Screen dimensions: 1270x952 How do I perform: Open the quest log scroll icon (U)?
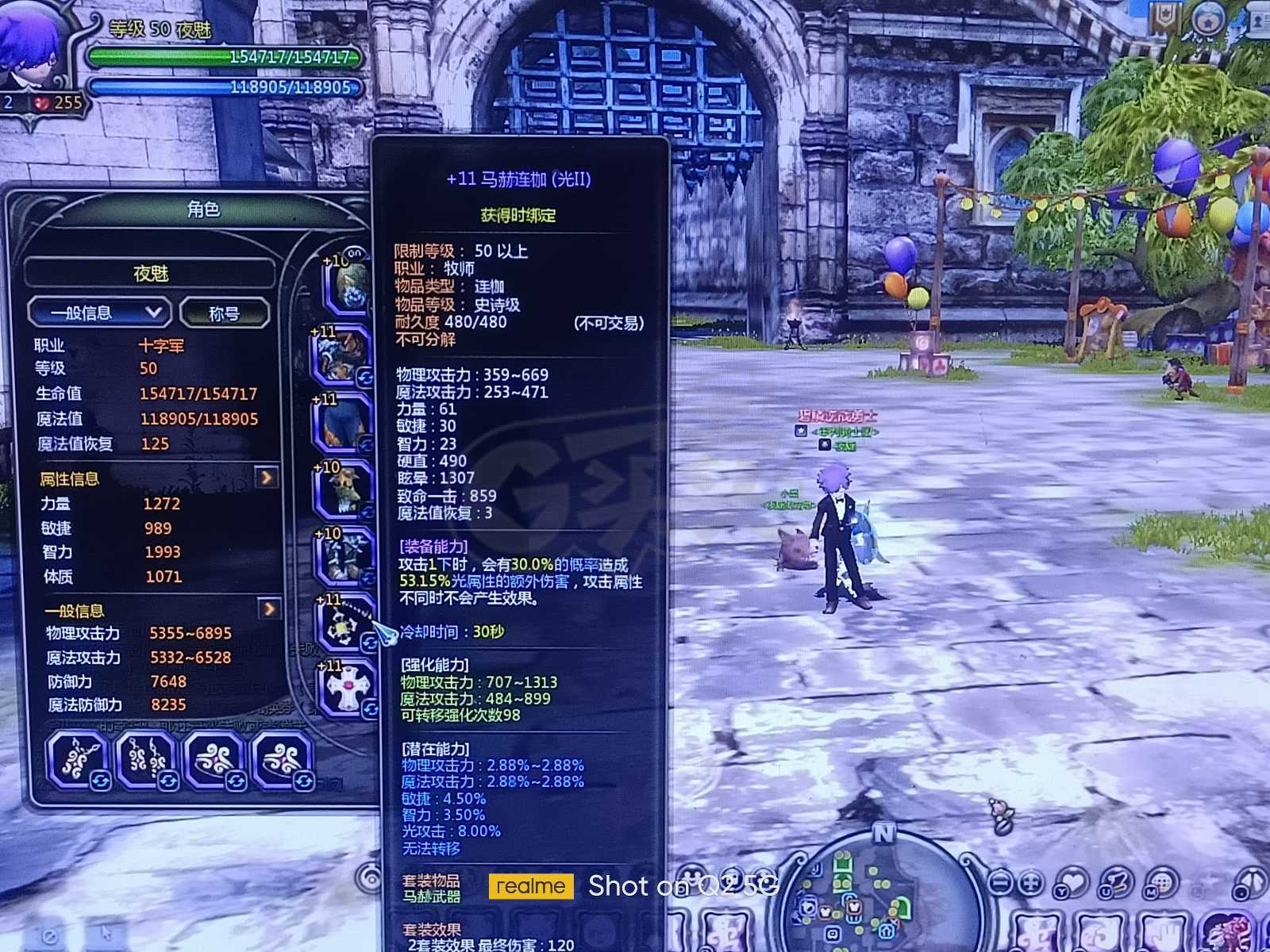(1118, 881)
